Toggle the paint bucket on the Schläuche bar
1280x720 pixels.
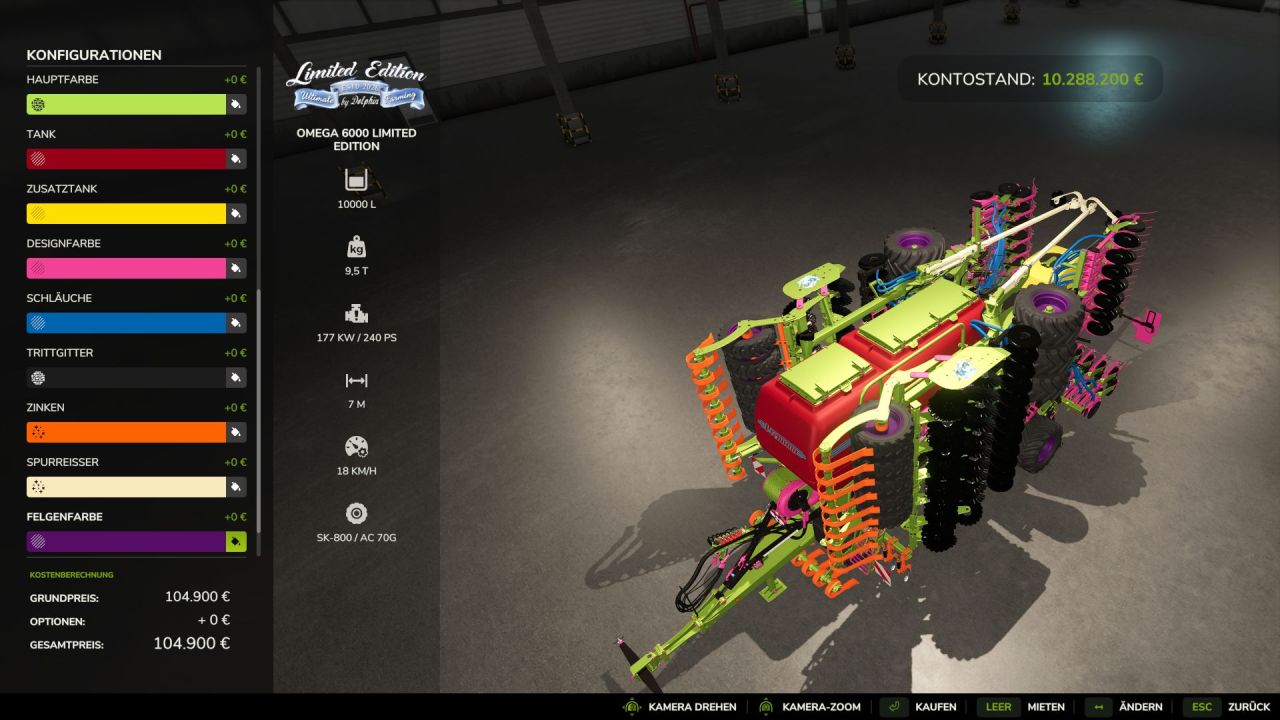point(236,322)
